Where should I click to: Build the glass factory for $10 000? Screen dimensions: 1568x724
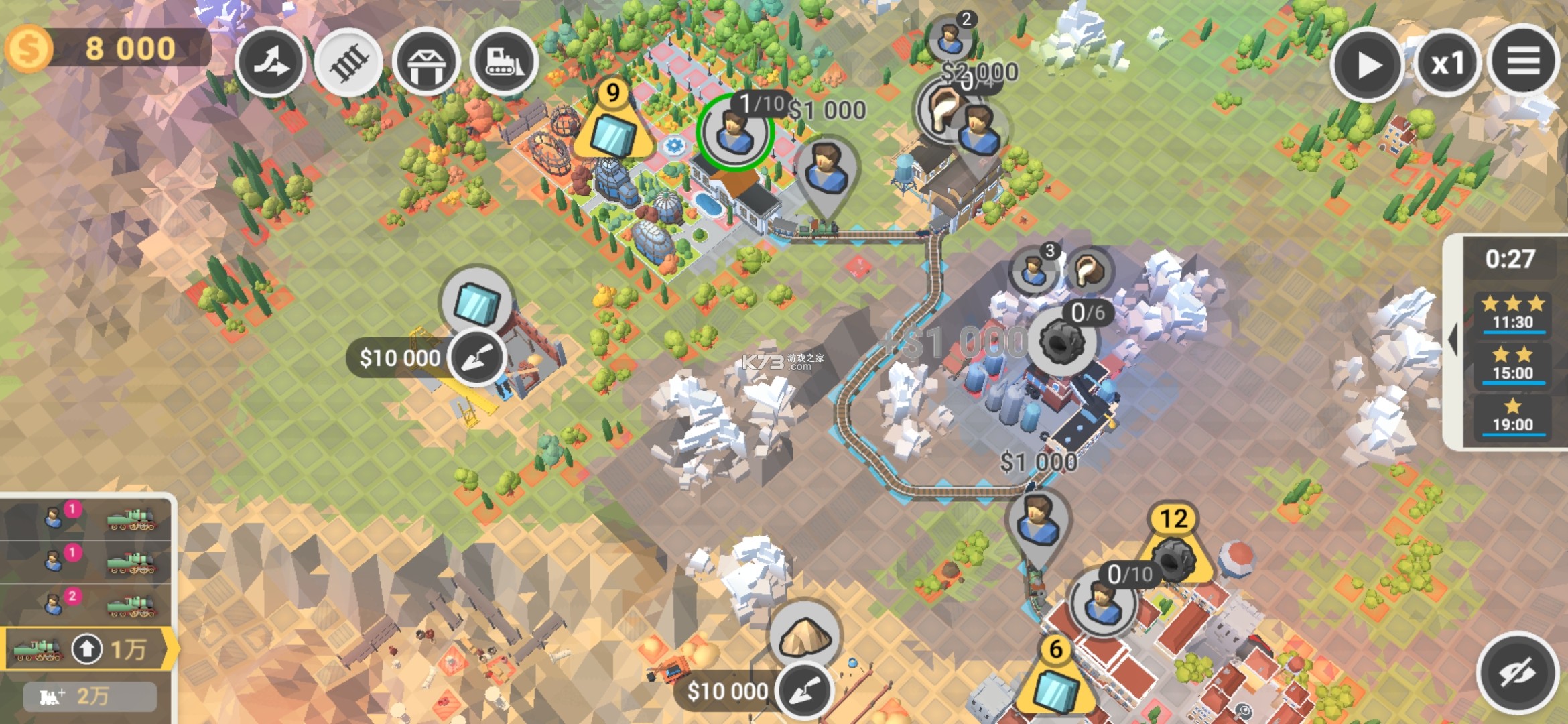click(476, 357)
